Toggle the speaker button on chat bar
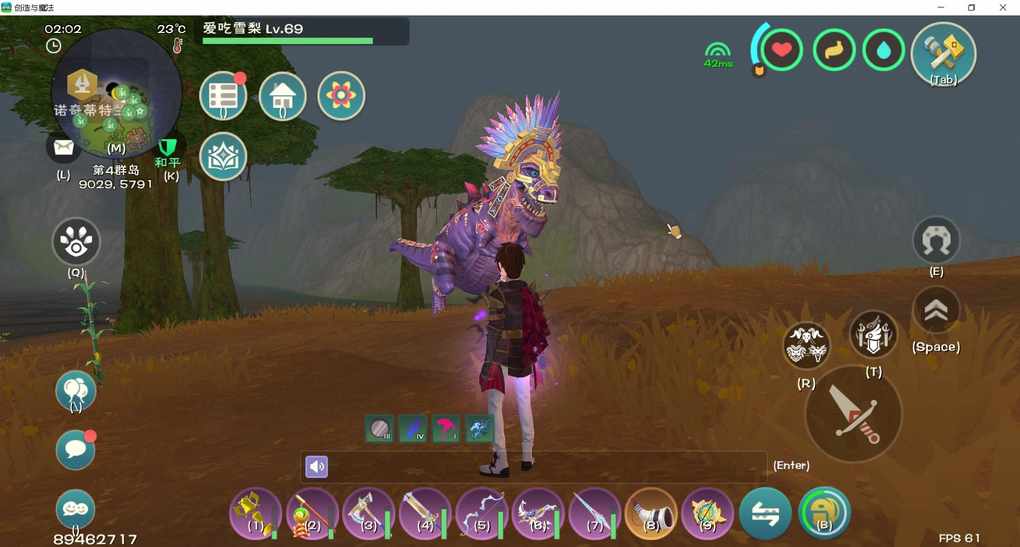Image resolution: width=1020 pixels, height=547 pixels. point(316,466)
